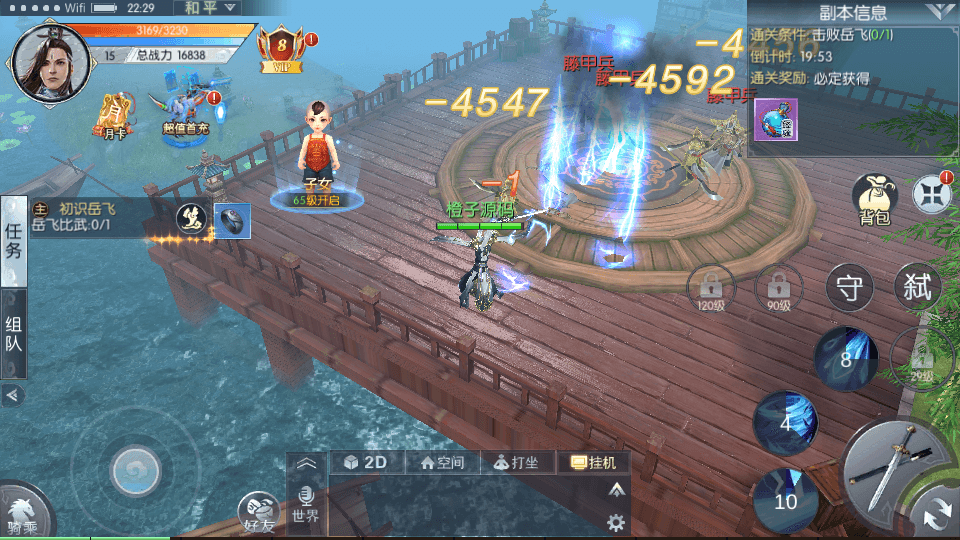Swing the main sword attack button
Image resolution: width=960 pixels, height=540 pixels.
pos(890,470)
